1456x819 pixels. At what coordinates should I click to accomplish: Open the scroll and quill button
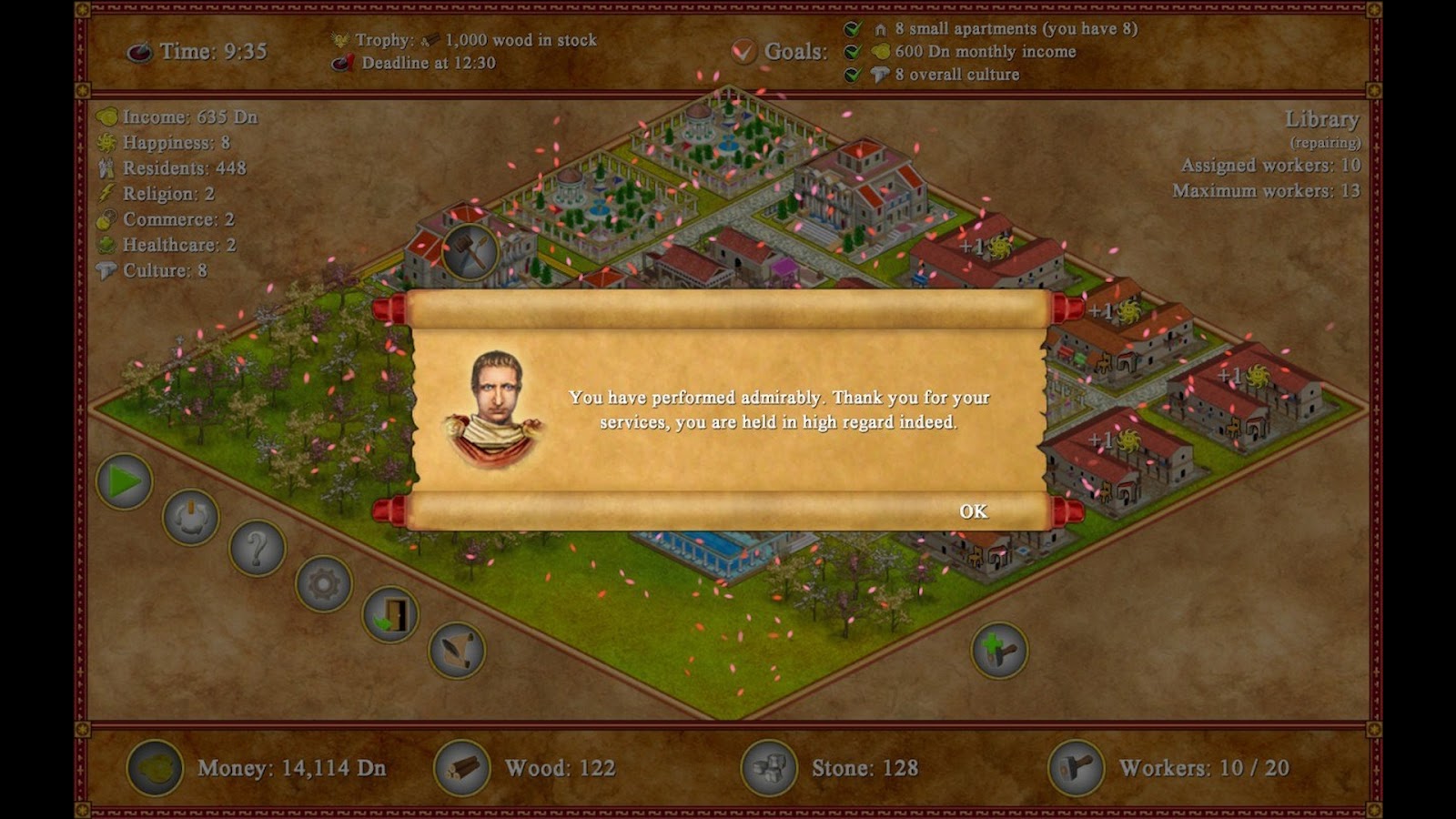coord(457,650)
